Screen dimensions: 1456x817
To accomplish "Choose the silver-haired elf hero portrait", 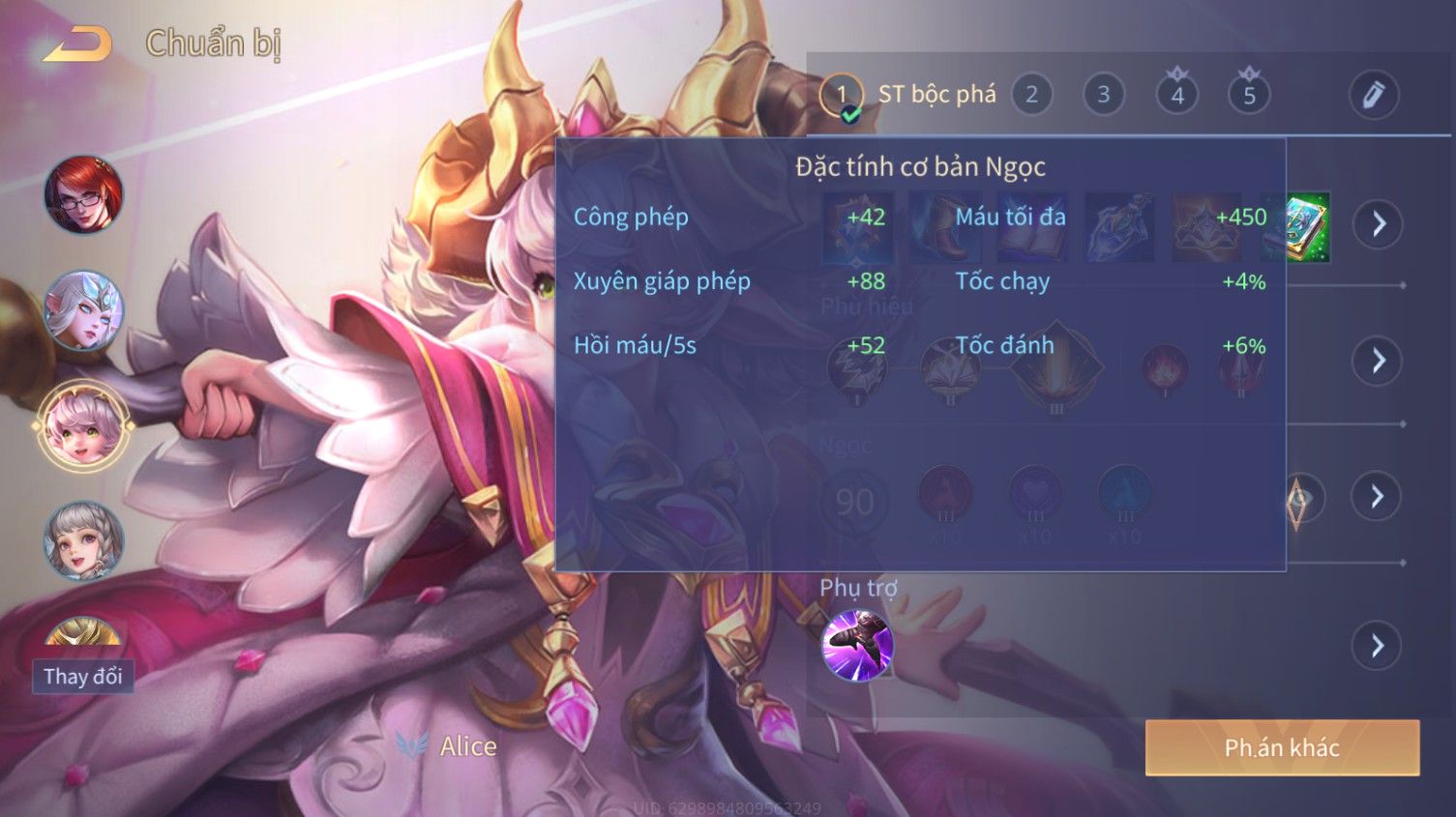I will 84,310.
